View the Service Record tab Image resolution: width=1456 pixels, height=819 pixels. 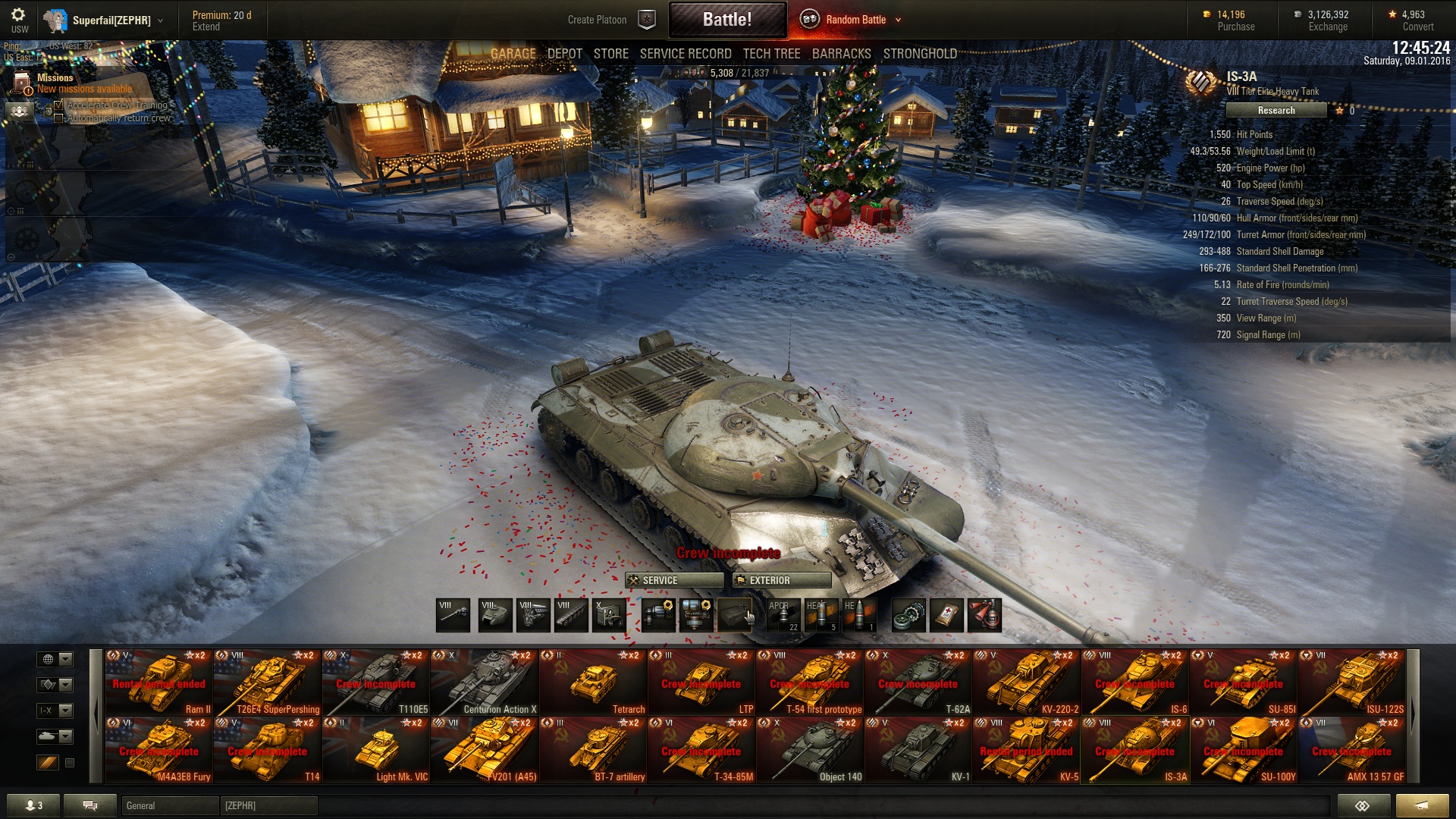click(x=685, y=54)
